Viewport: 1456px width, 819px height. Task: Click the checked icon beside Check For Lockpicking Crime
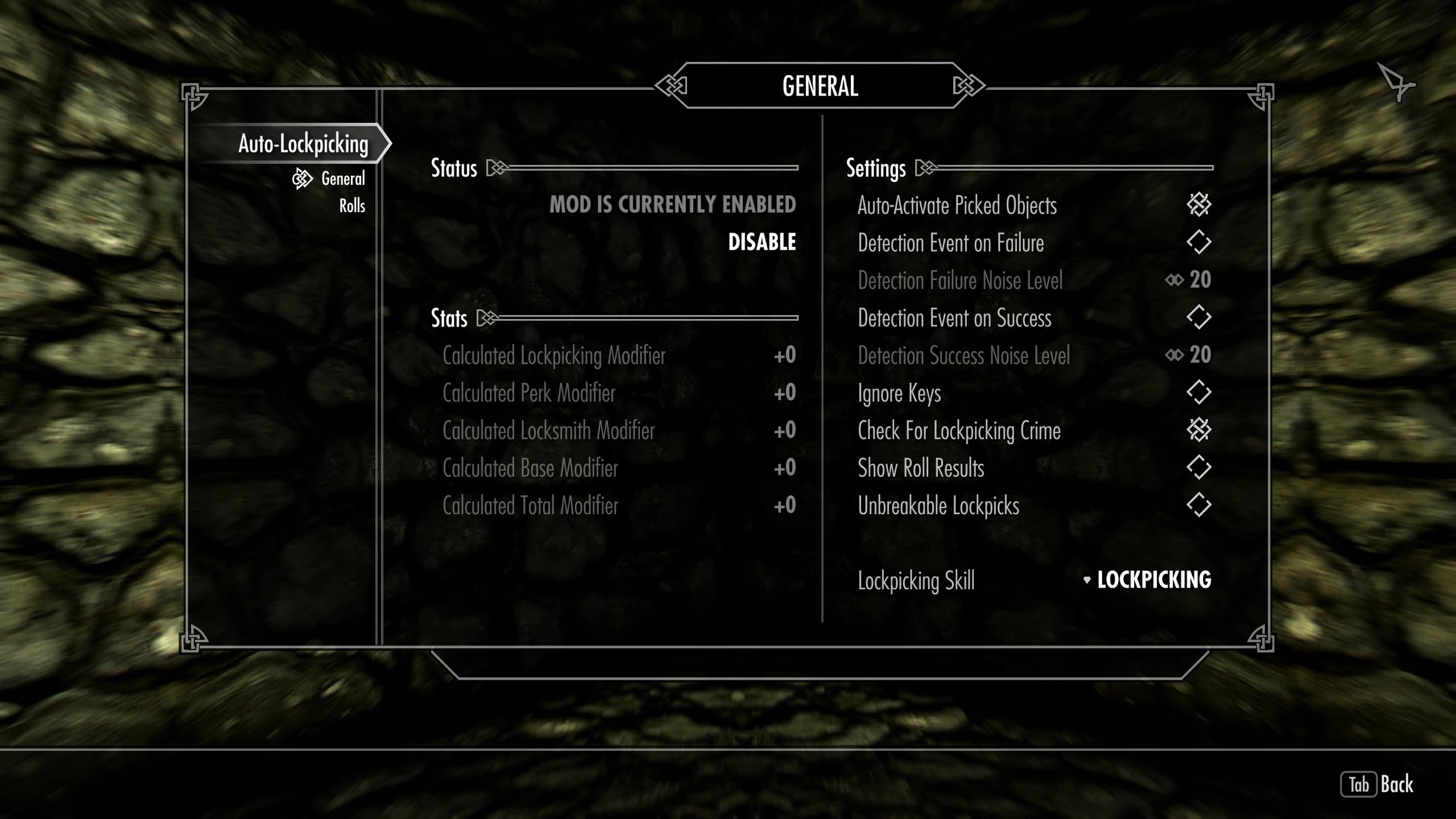1200,431
